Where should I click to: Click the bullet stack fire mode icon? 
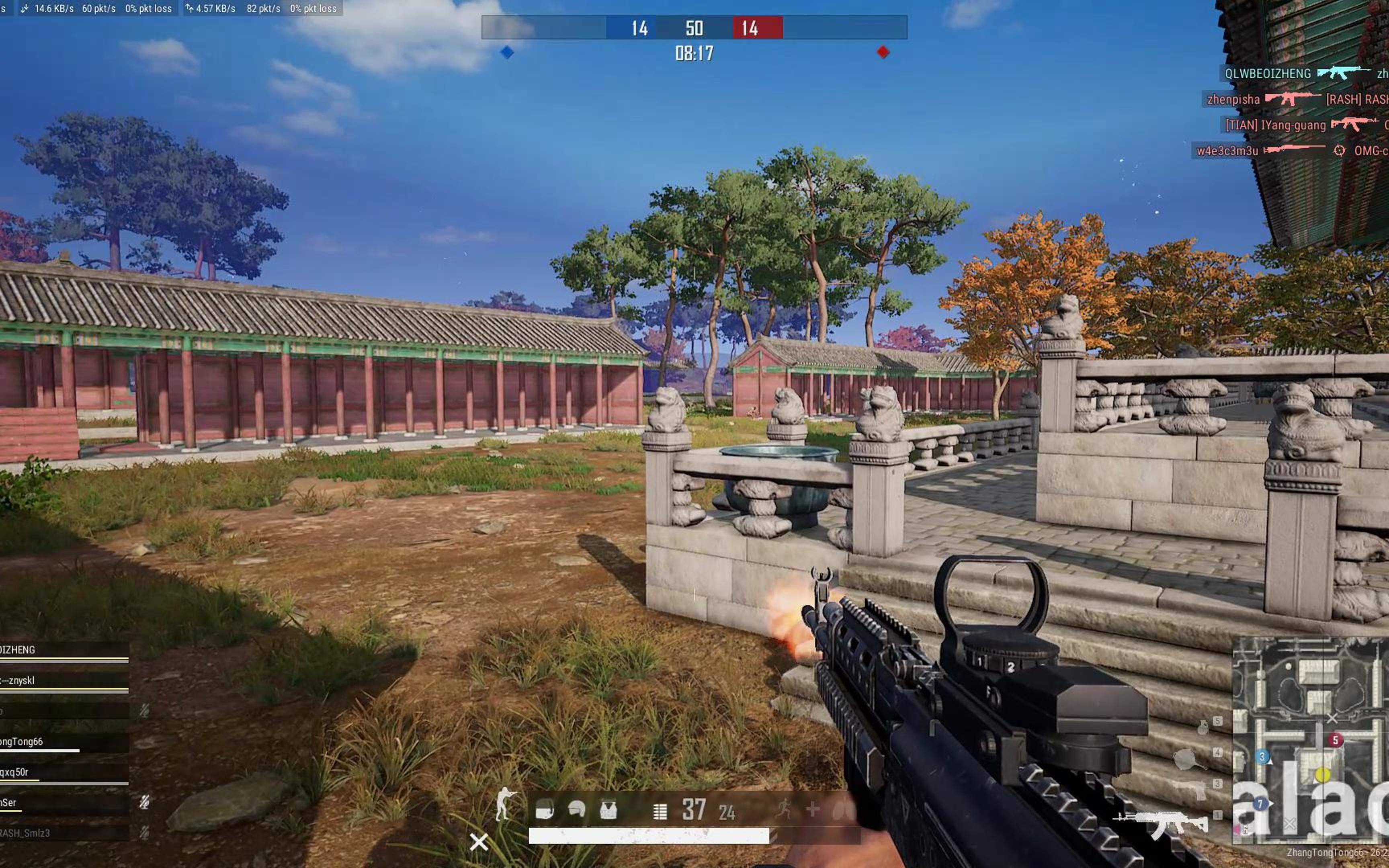(660, 811)
